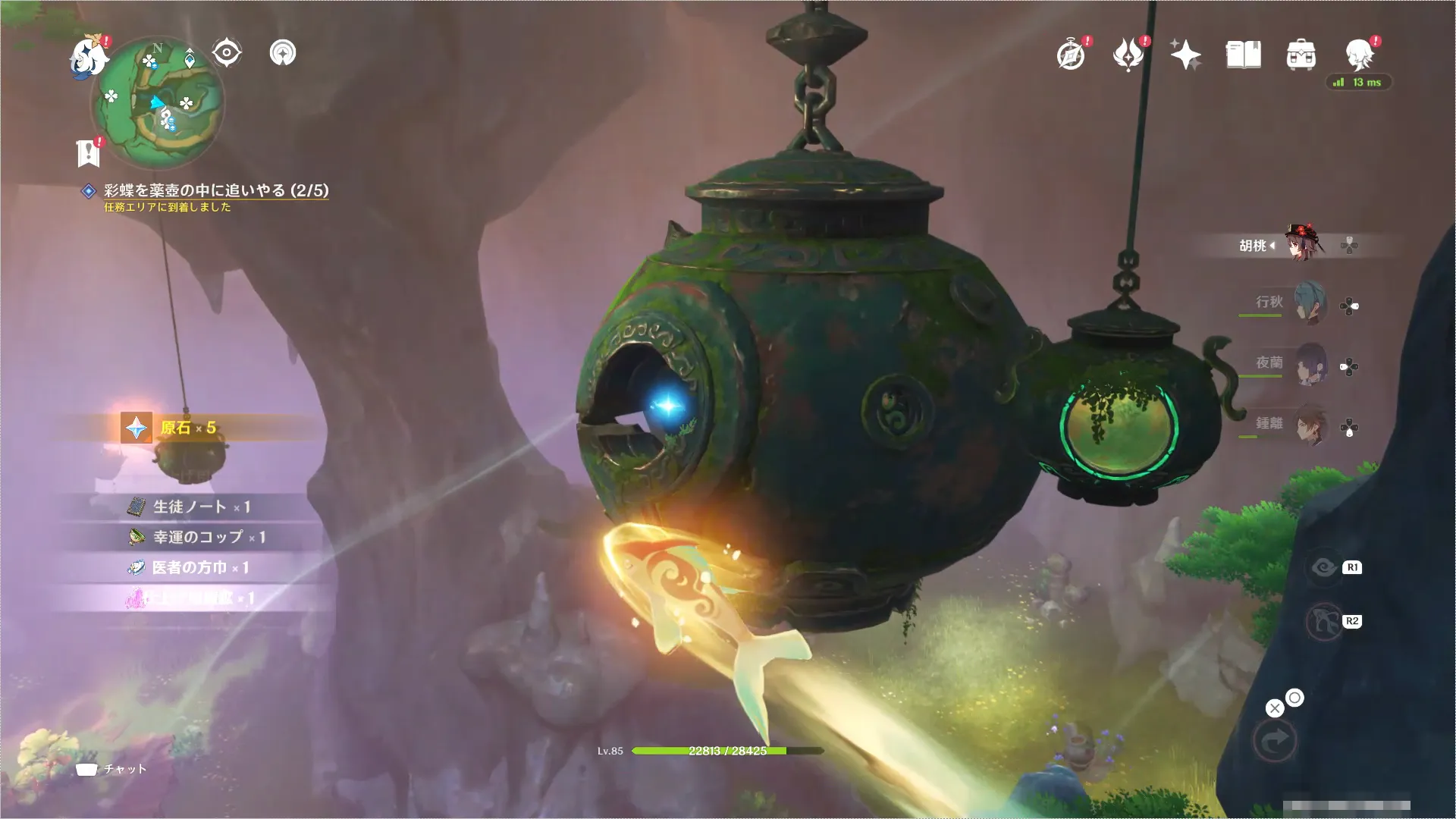
Task: Select the tracked butterfly quest objective
Action: coord(215,190)
